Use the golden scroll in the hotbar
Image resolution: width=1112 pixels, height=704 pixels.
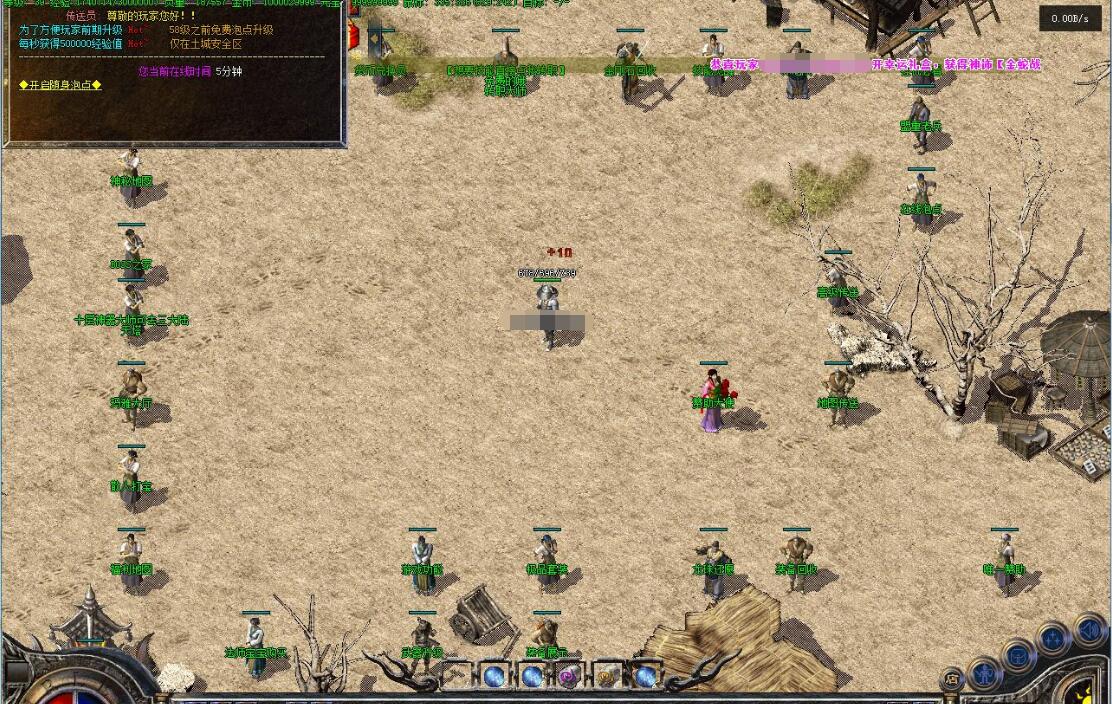tap(607, 677)
